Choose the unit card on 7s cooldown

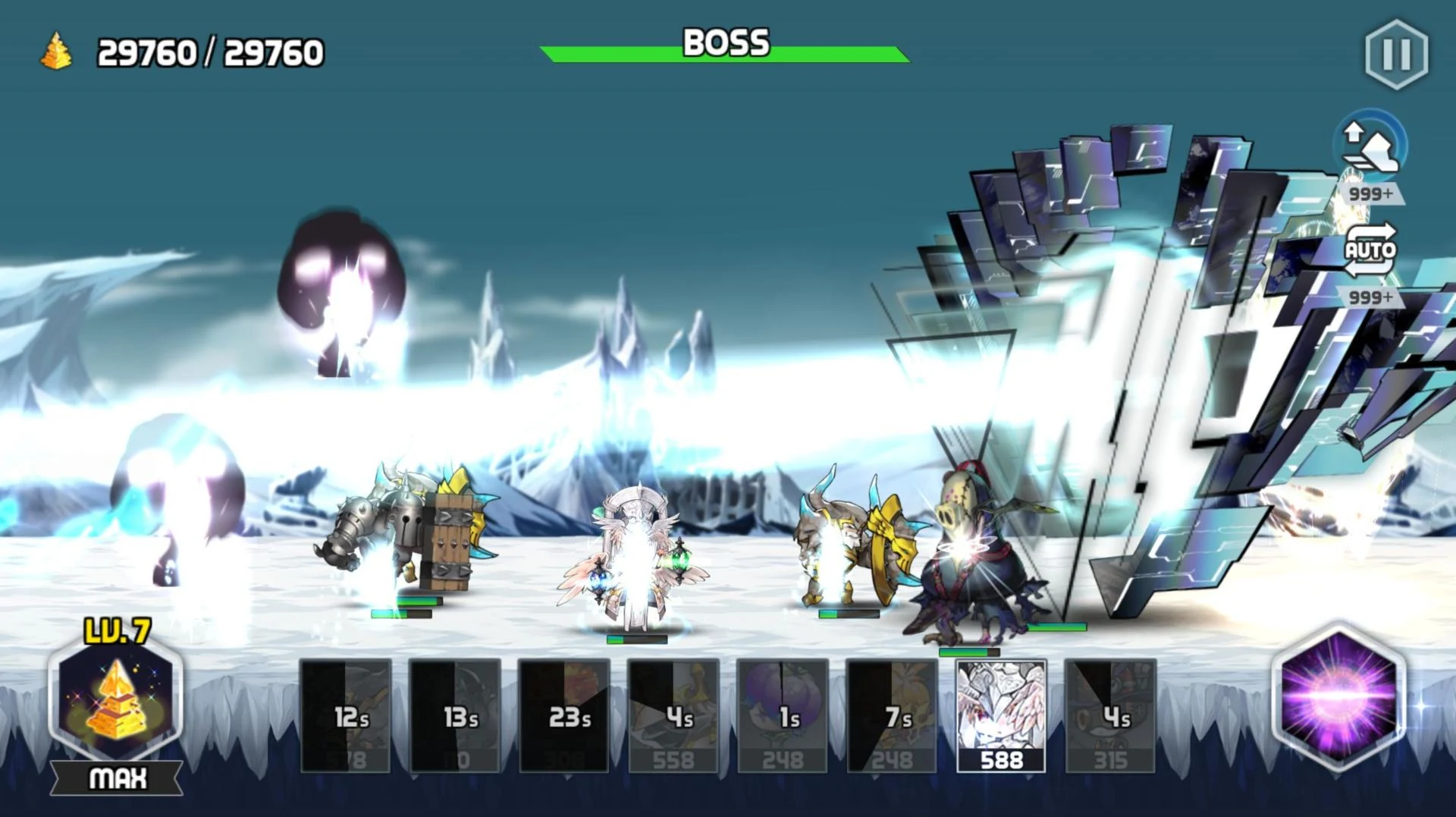coord(892,716)
